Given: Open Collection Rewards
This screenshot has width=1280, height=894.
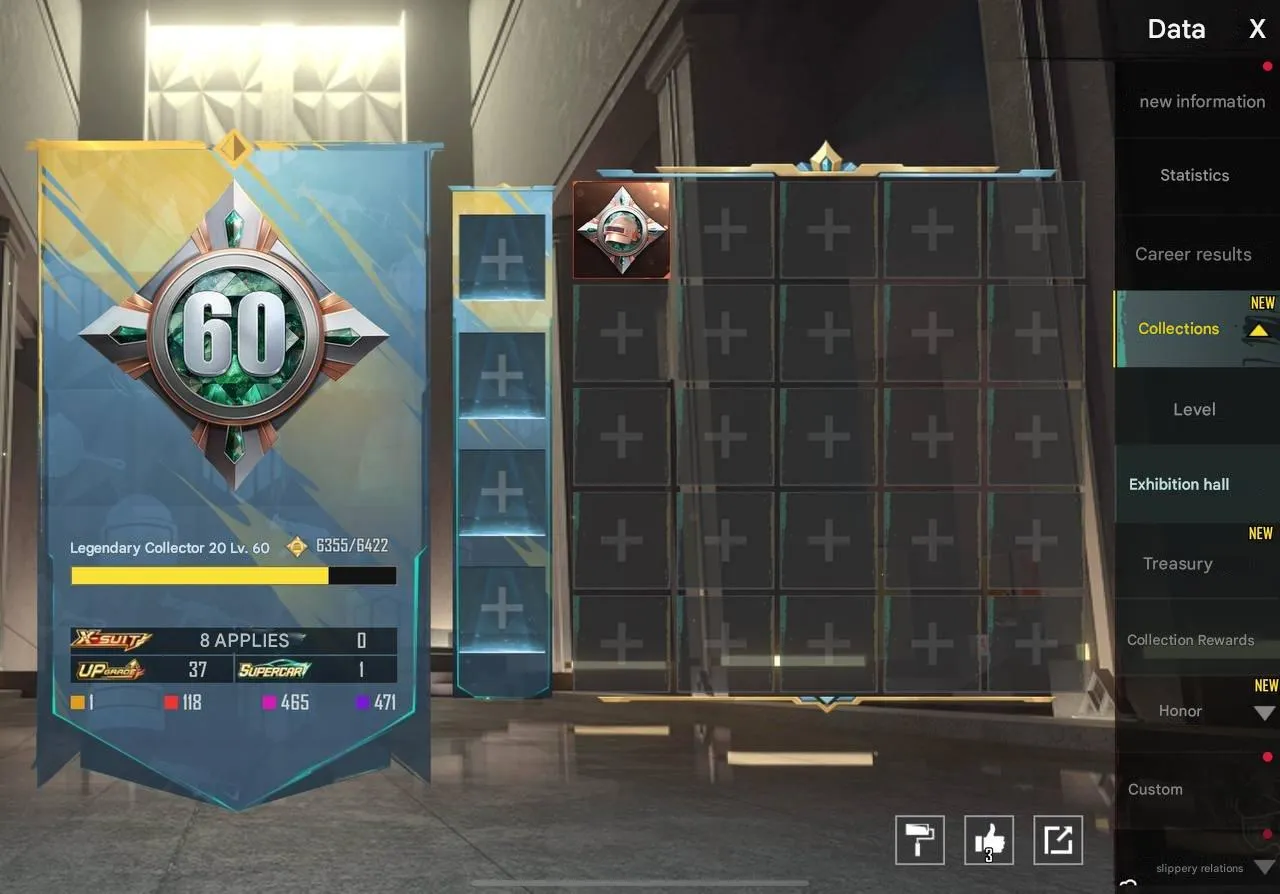Looking at the screenshot, I should click(x=1190, y=640).
